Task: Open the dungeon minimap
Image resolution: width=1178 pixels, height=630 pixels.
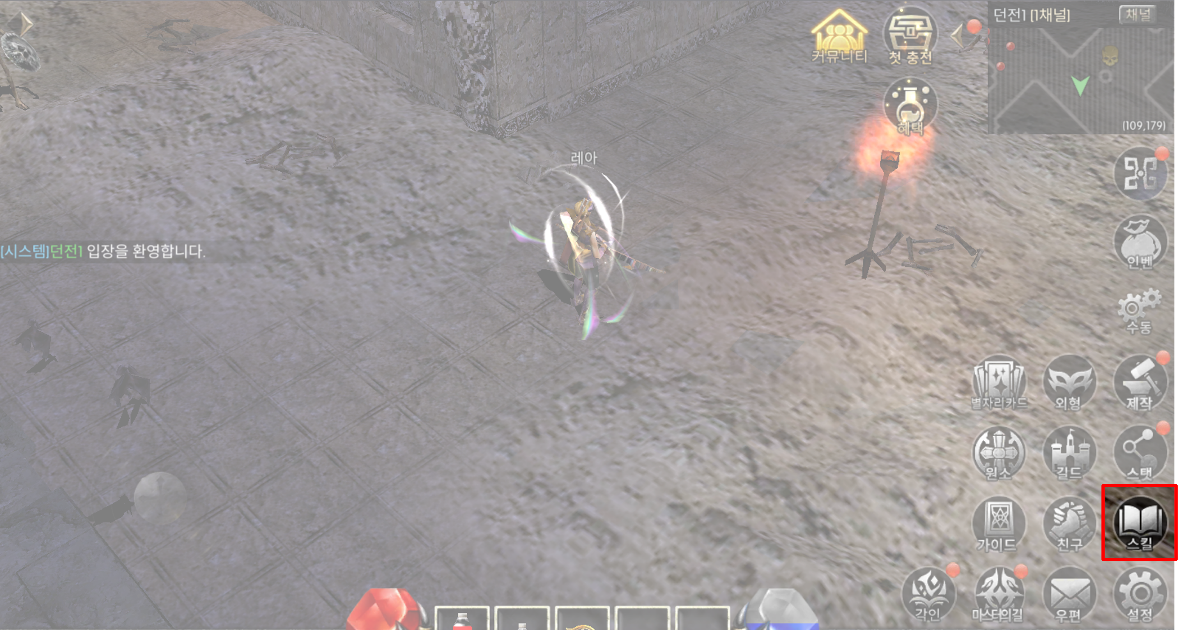Action: click(x=1080, y=80)
